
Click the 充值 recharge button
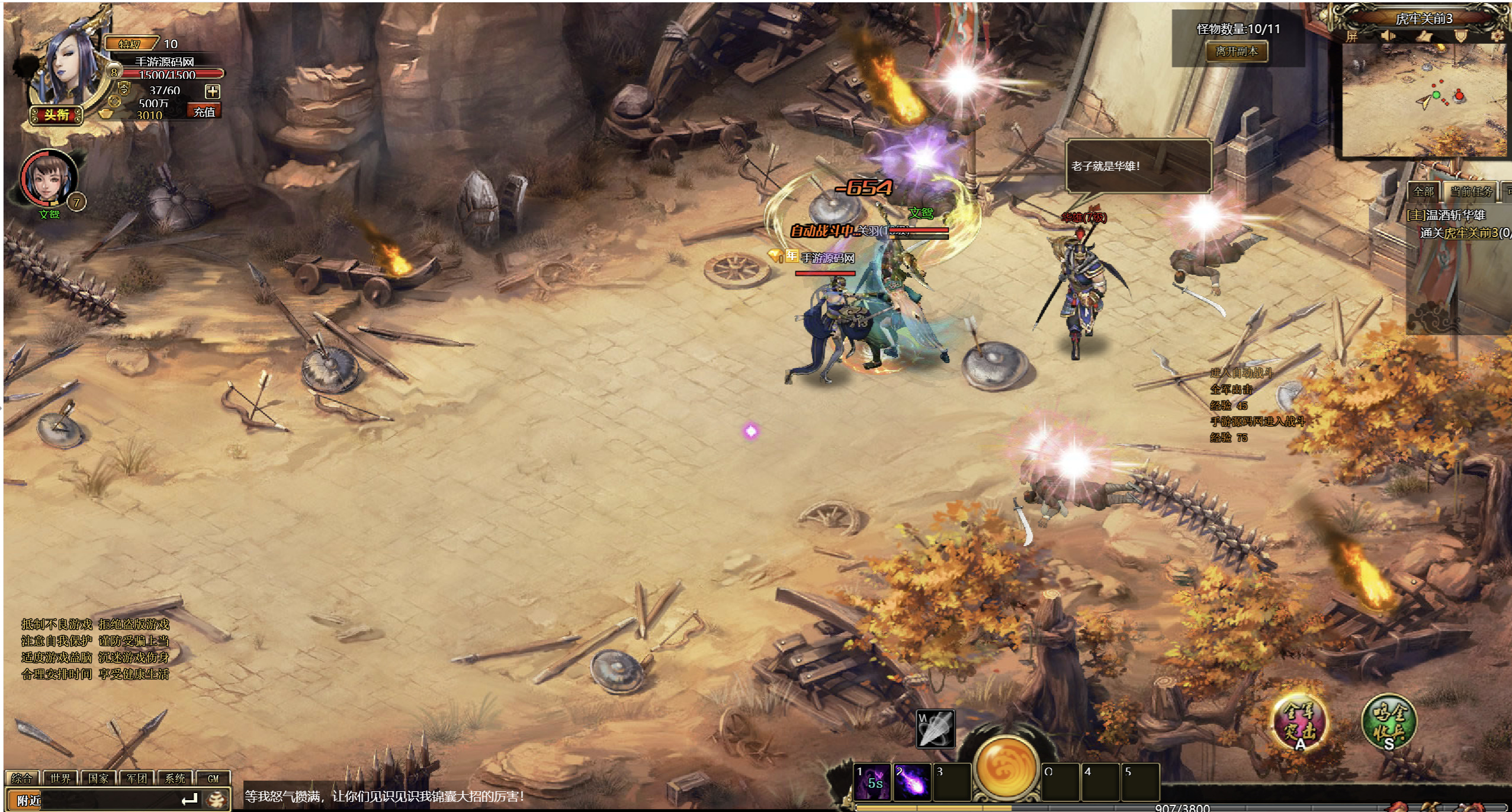click(204, 111)
